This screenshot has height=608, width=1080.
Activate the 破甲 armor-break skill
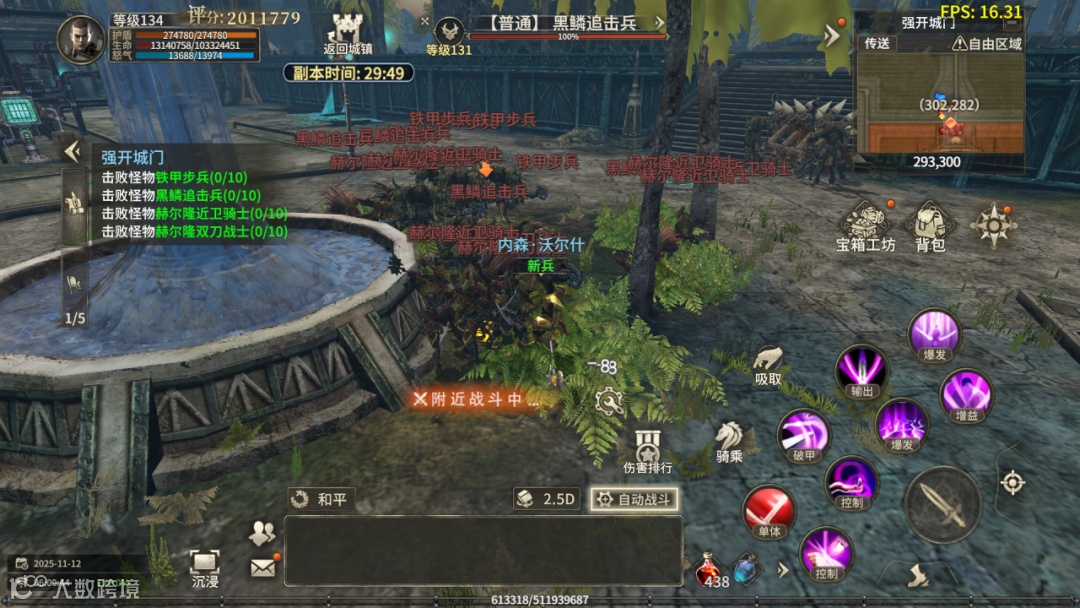coord(802,435)
